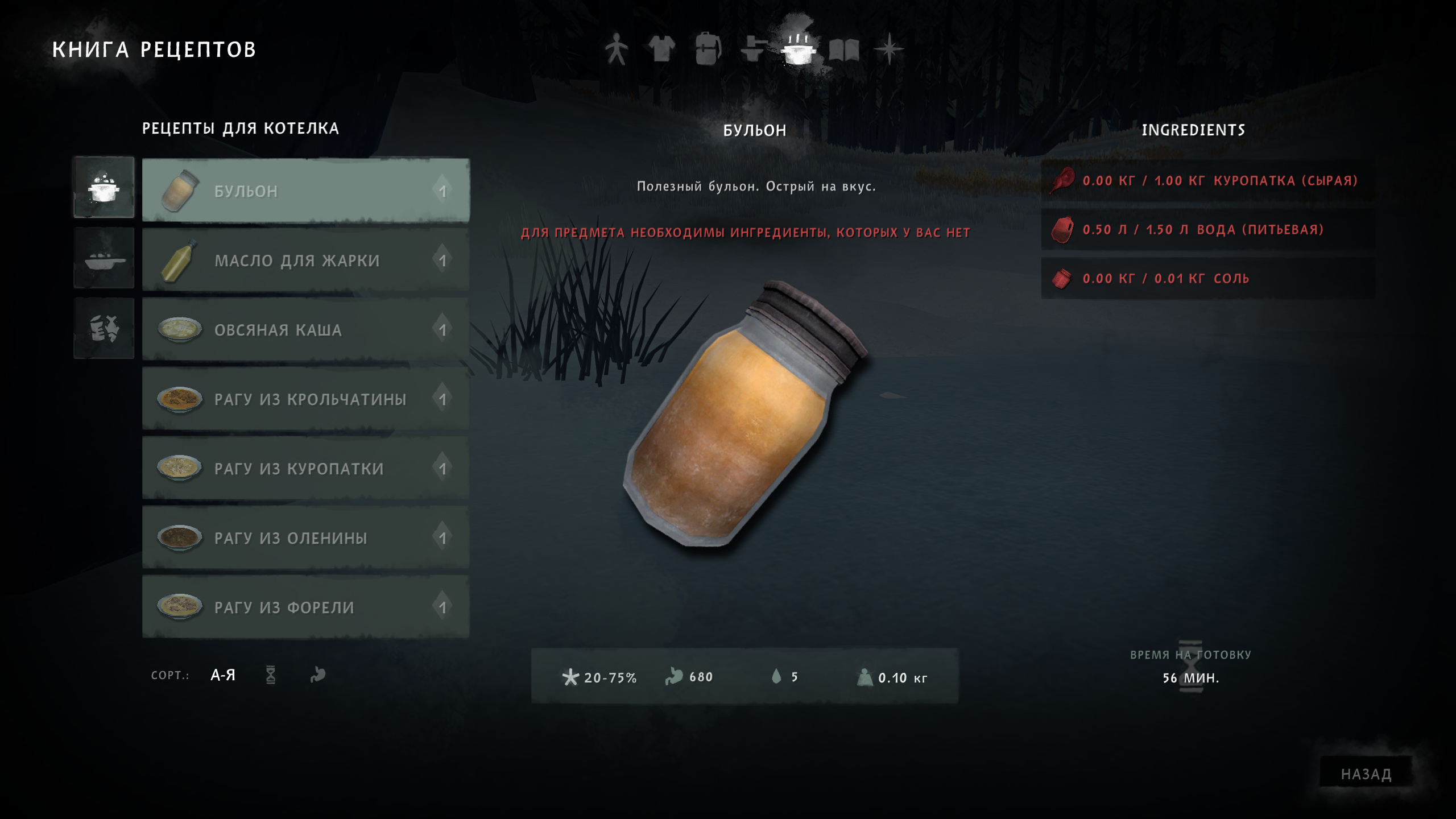The width and height of the screenshot is (1456, 819).
Task: Choose the Масло для жарки recipe
Action: click(305, 260)
